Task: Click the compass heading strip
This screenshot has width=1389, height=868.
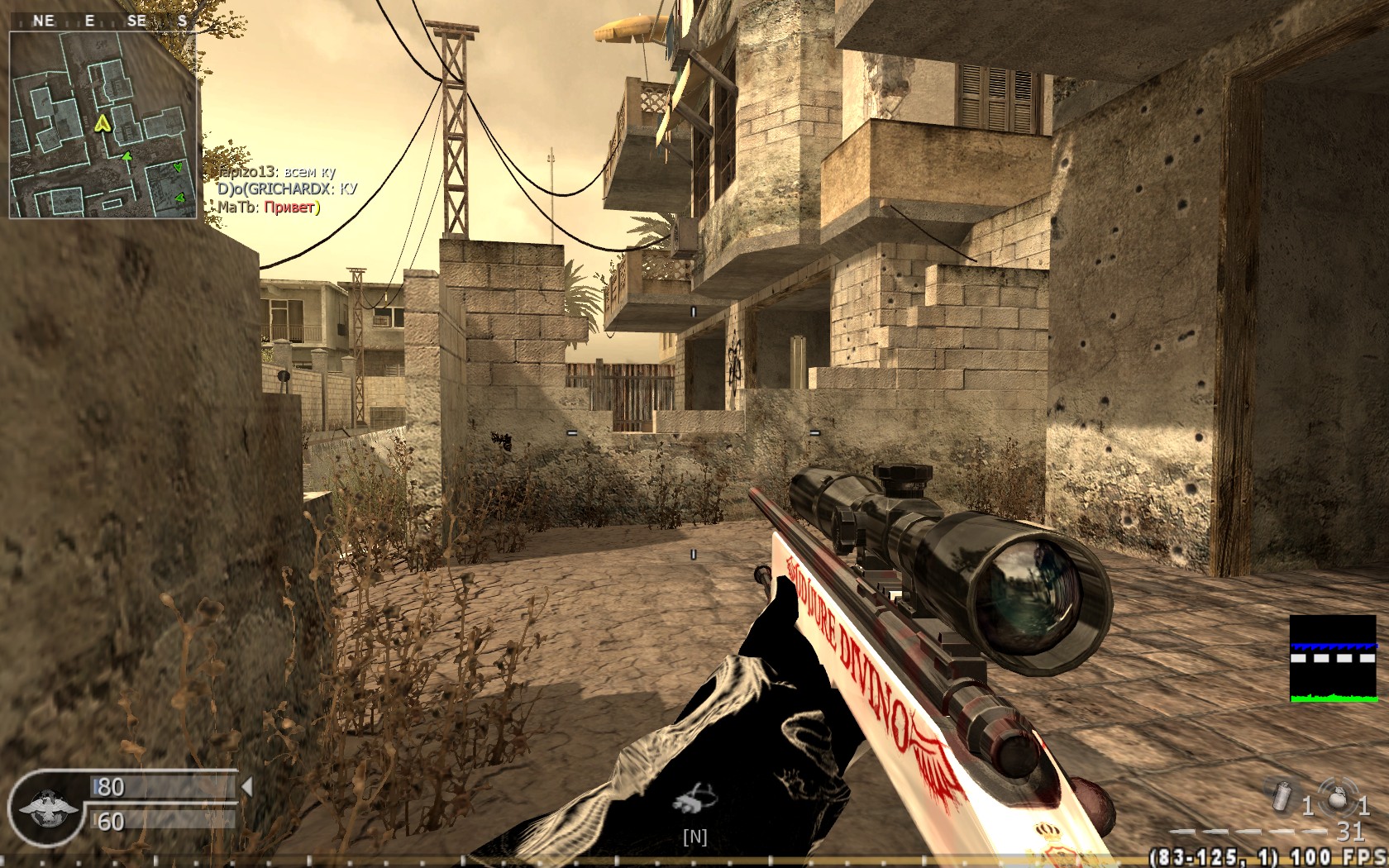Action: pos(103,21)
